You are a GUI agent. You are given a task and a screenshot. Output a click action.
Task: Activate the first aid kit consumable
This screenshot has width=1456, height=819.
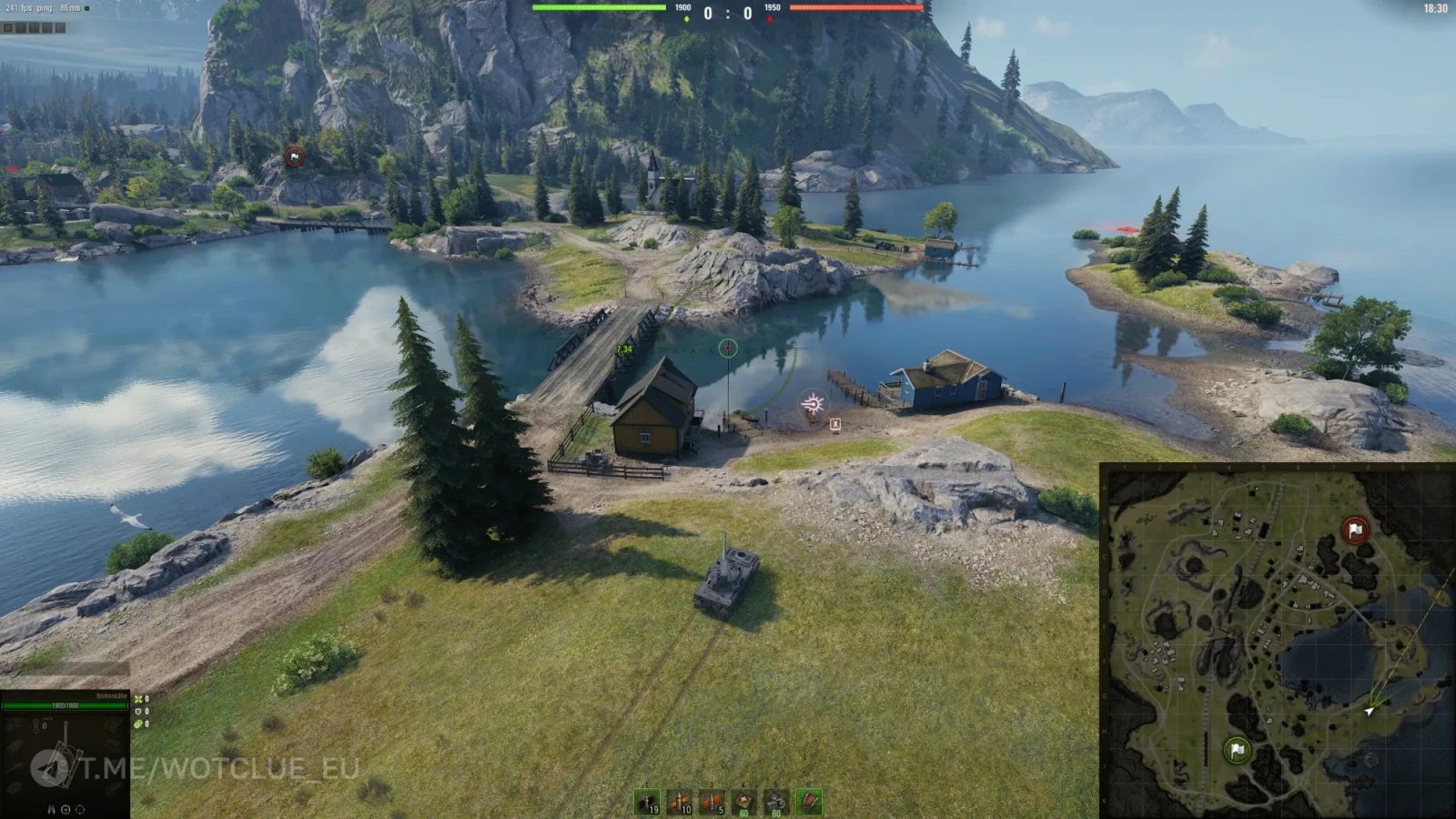743,802
